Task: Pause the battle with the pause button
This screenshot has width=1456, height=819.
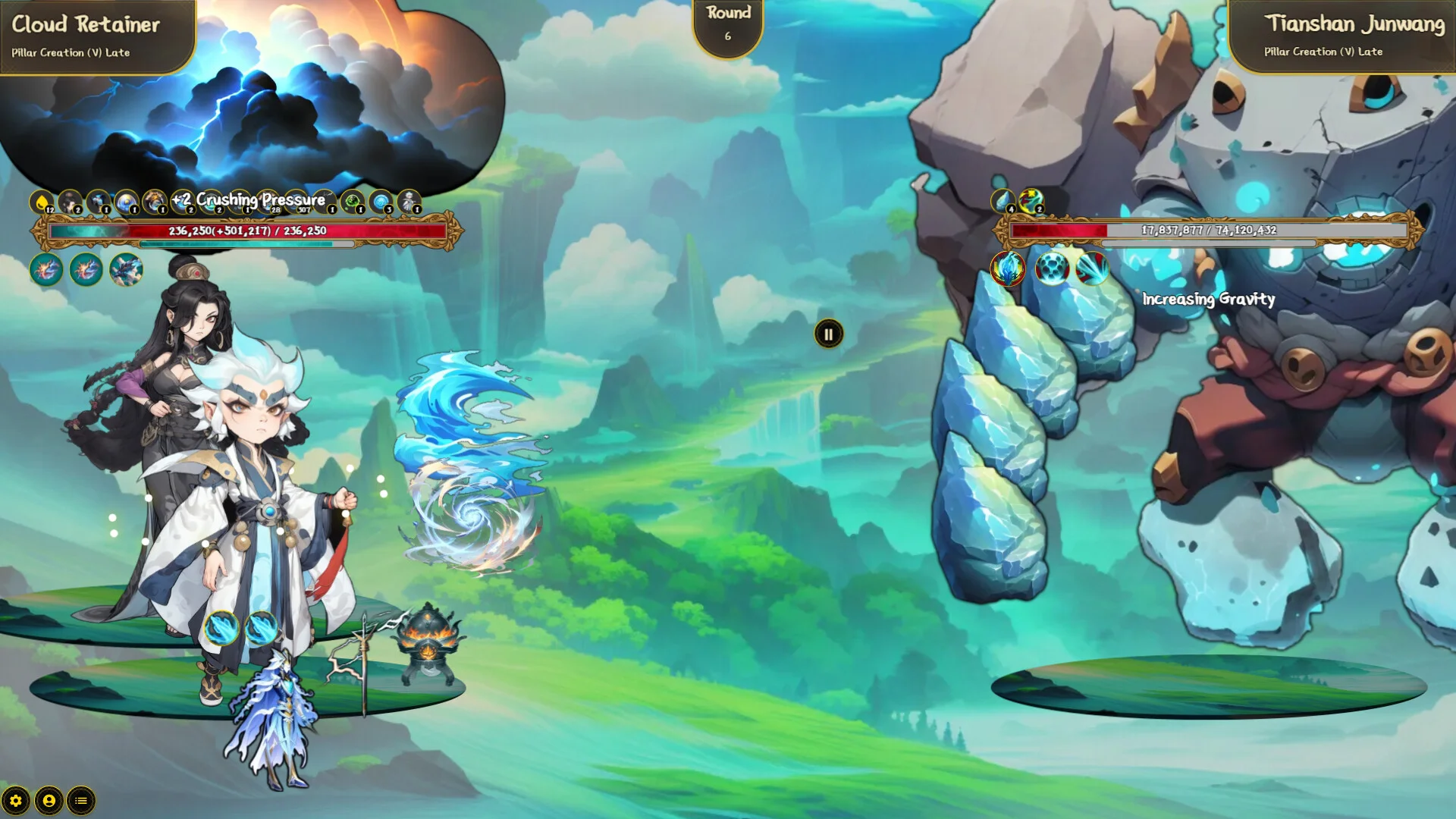Action: click(828, 334)
